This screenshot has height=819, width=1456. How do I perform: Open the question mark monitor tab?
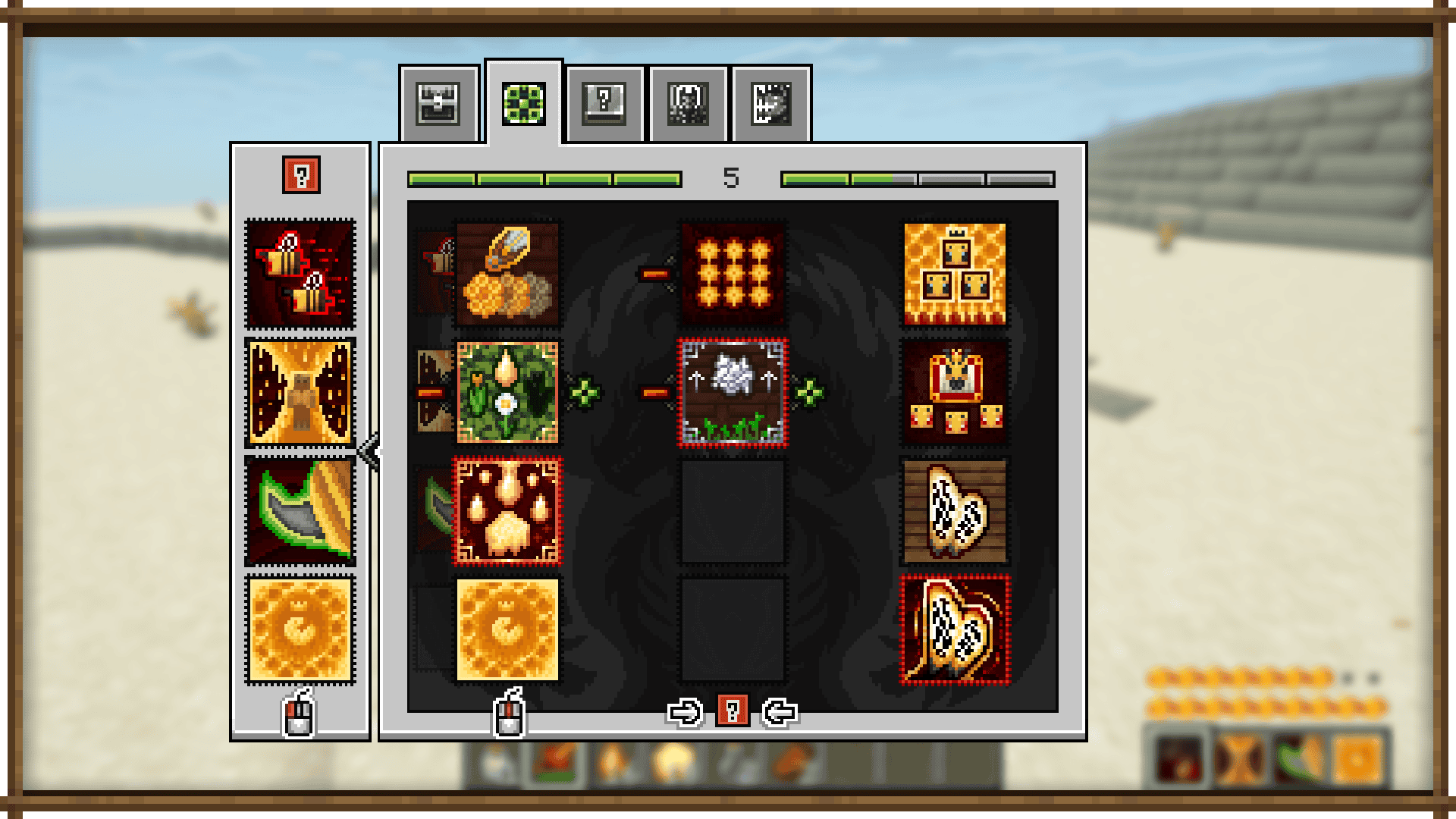604,104
